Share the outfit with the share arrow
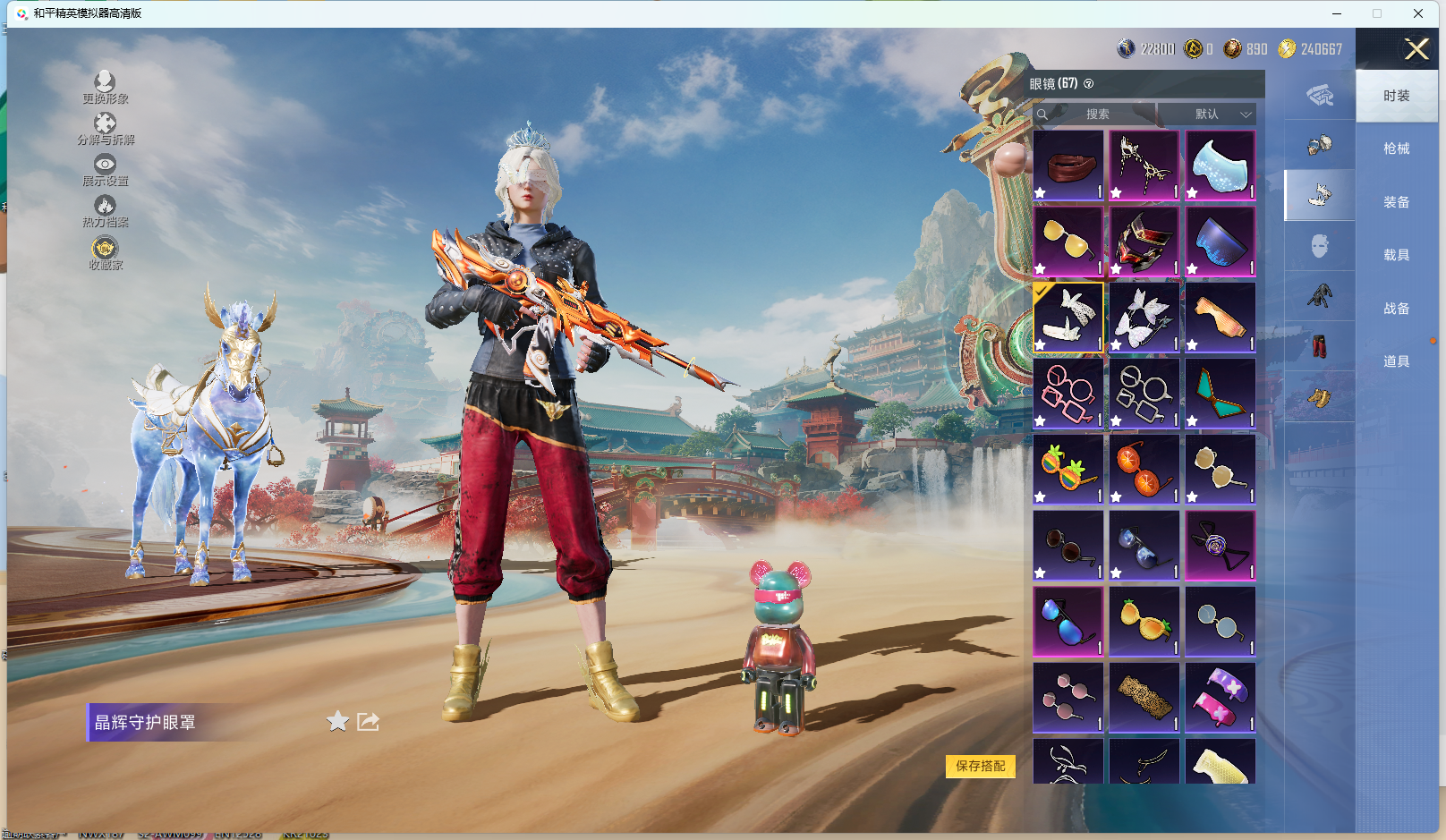 tap(369, 721)
